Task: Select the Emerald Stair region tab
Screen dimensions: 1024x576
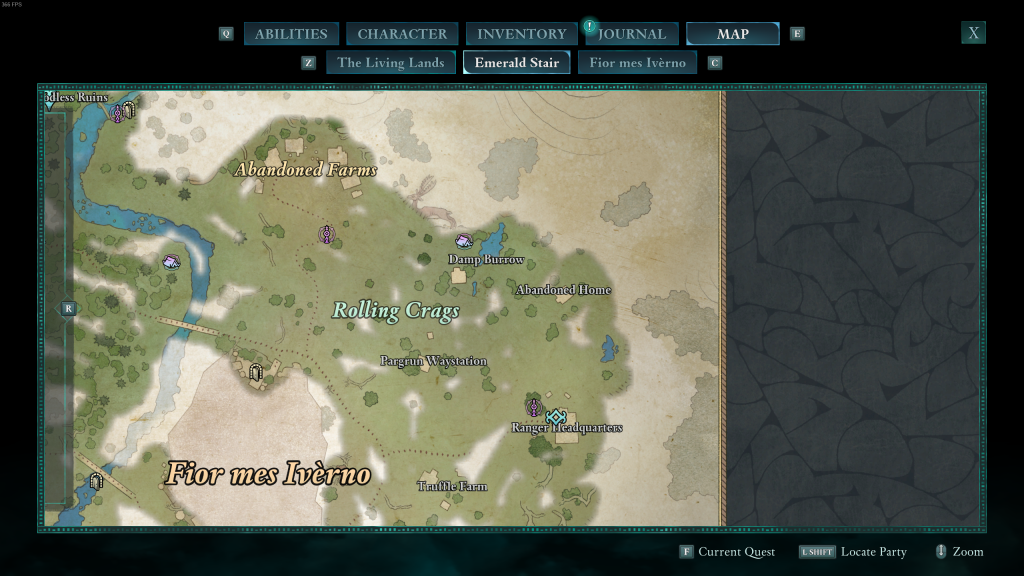Action: [516, 62]
